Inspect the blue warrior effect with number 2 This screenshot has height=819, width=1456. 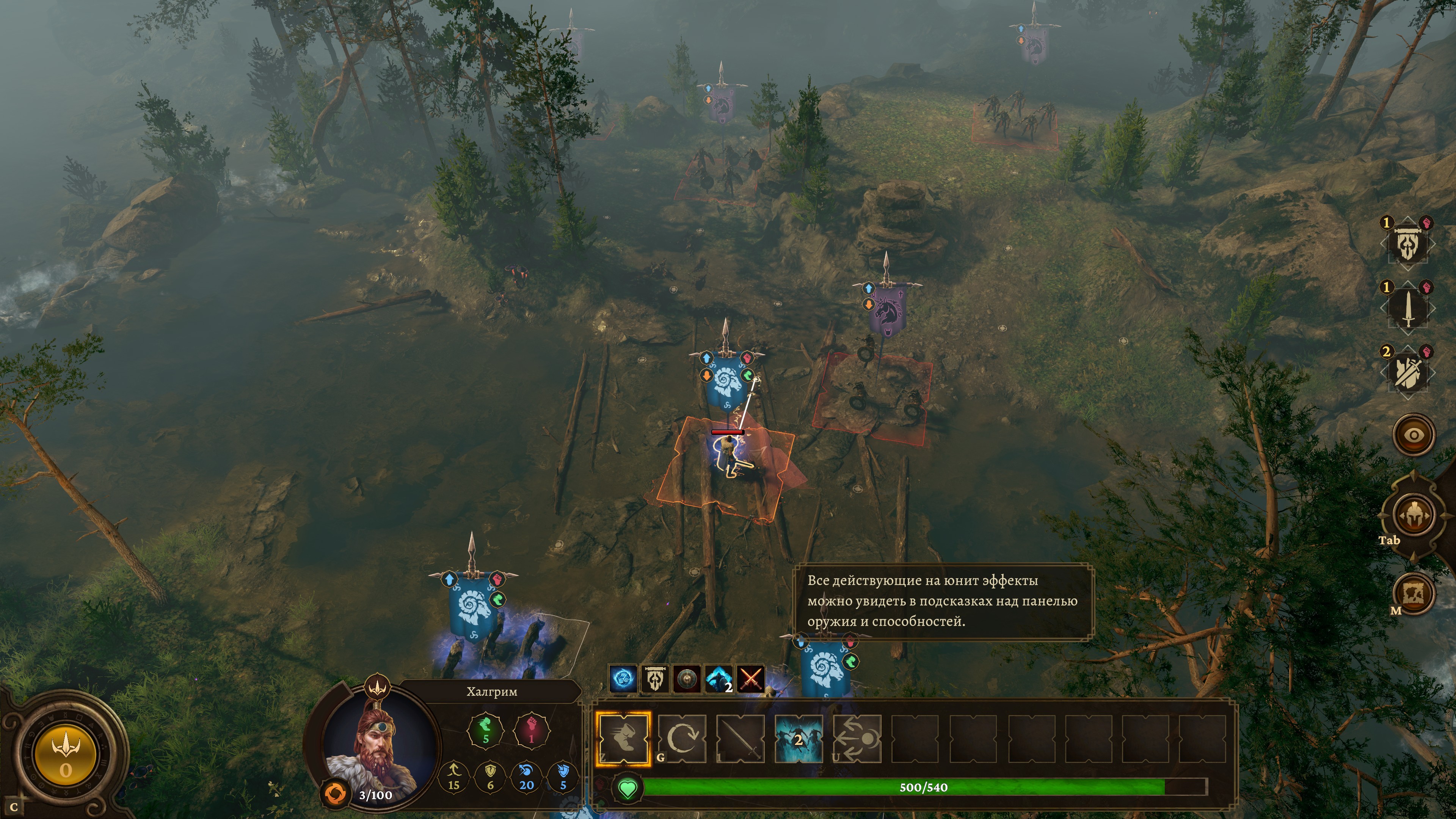coord(719,679)
